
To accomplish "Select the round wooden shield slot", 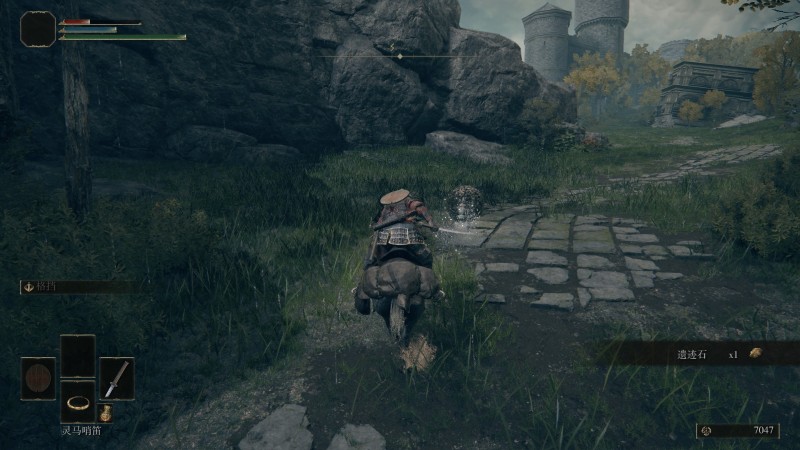I will coord(38,378).
